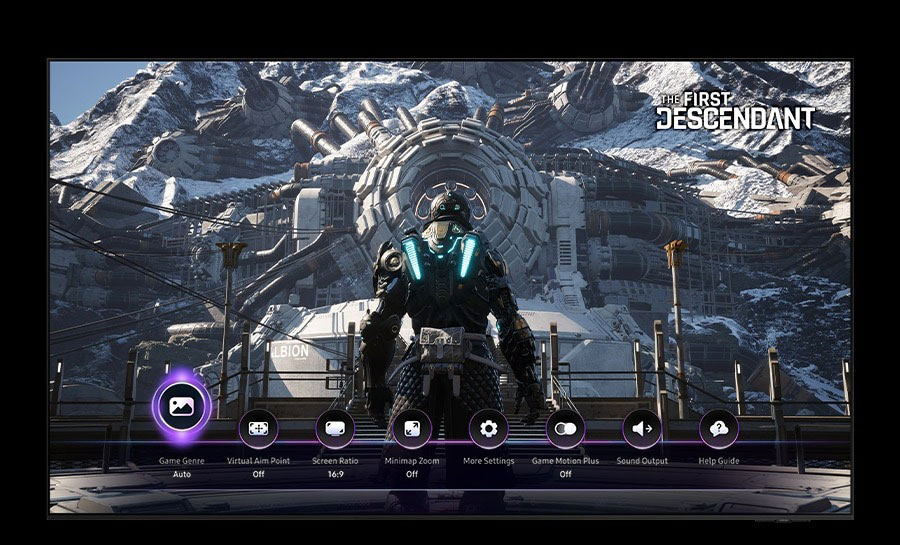900x545 pixels.
Task: Change the Screen Ratio option
Action: (335, 428)
